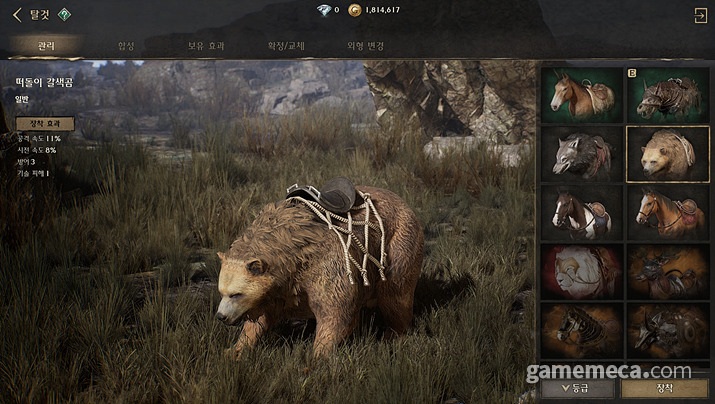Click the diamond currency icon

click(x=322, y=10)
